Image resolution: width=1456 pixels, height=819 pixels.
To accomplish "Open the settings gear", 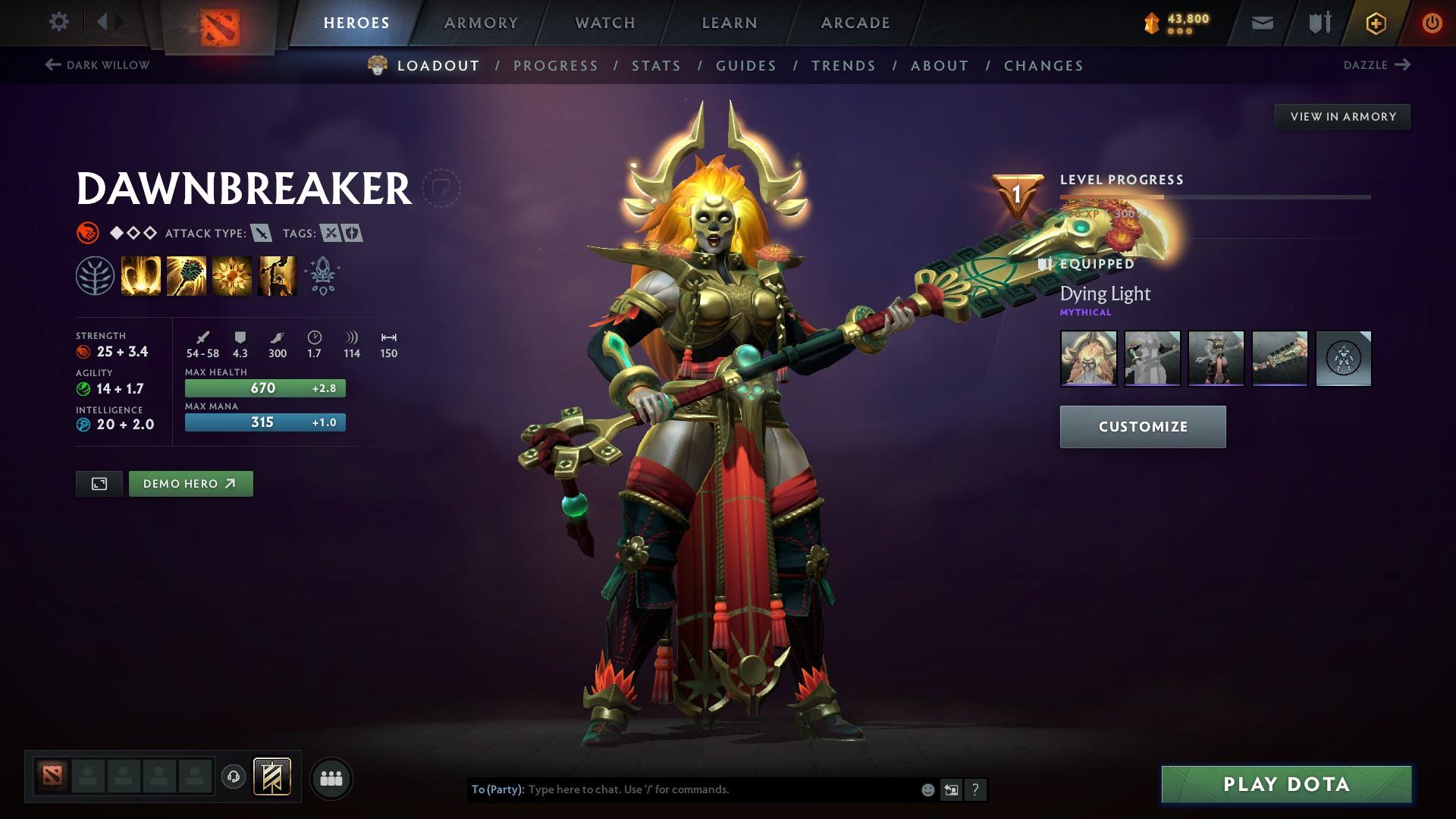I will pyautogui.click(x=59, y=22).
